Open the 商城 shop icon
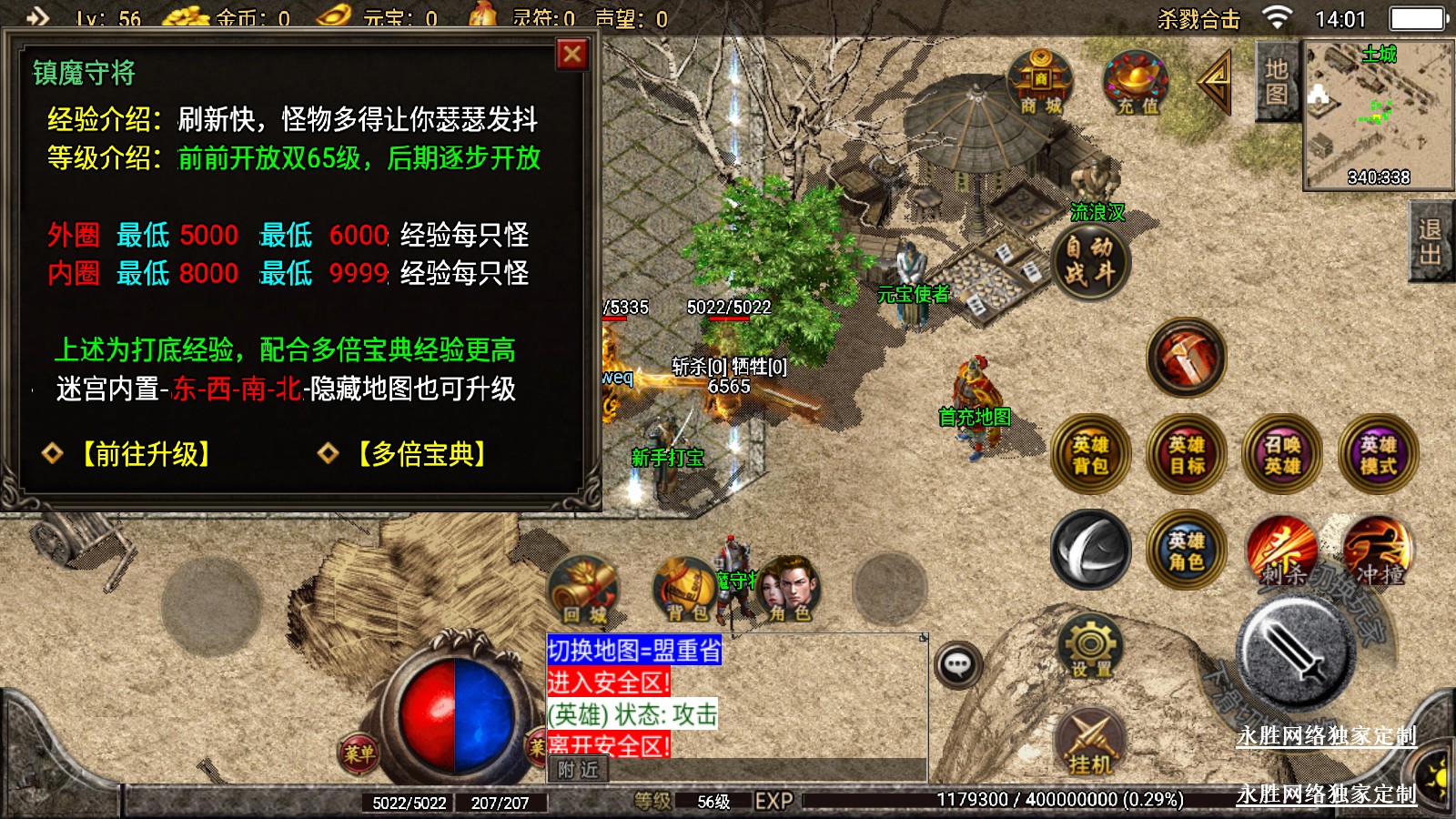 [x=1040, y=84]
